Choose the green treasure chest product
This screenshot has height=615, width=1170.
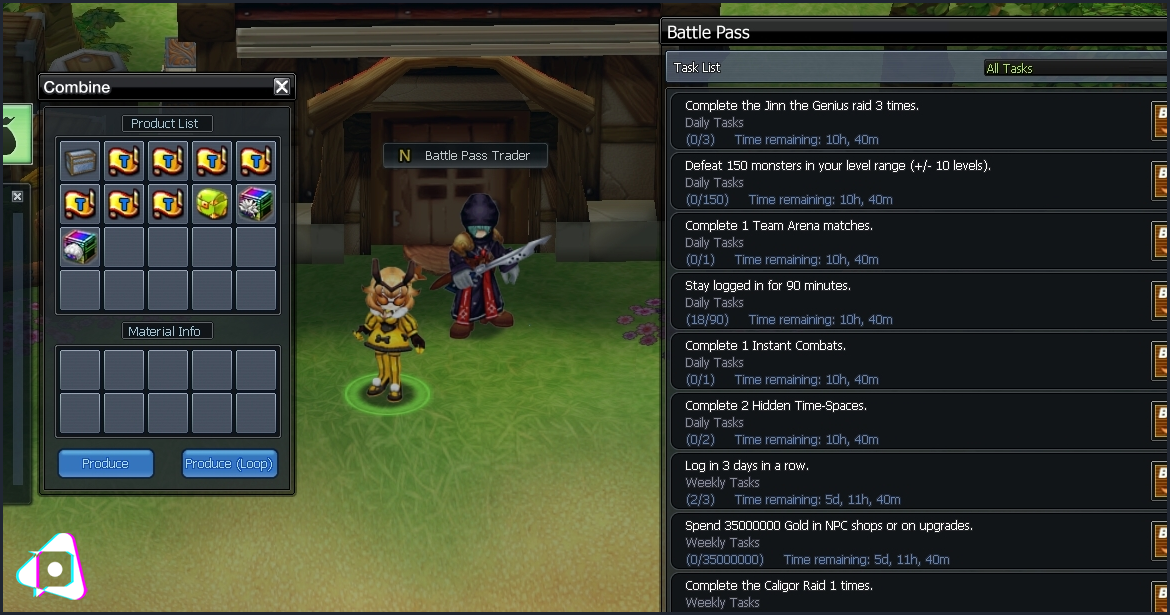[x=212, y=204]
